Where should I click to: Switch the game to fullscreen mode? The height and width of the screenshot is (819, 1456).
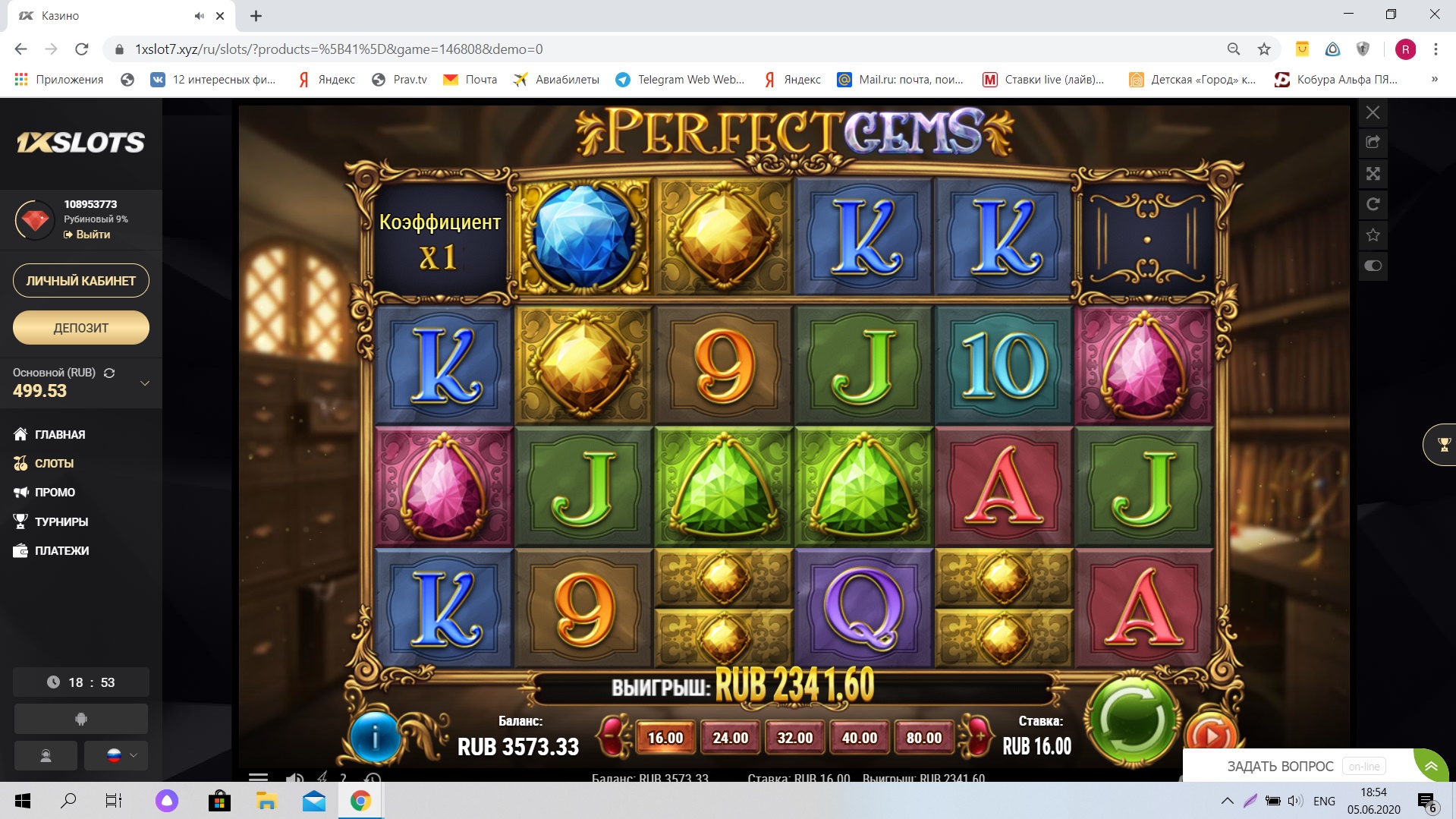pos(1373,174)
